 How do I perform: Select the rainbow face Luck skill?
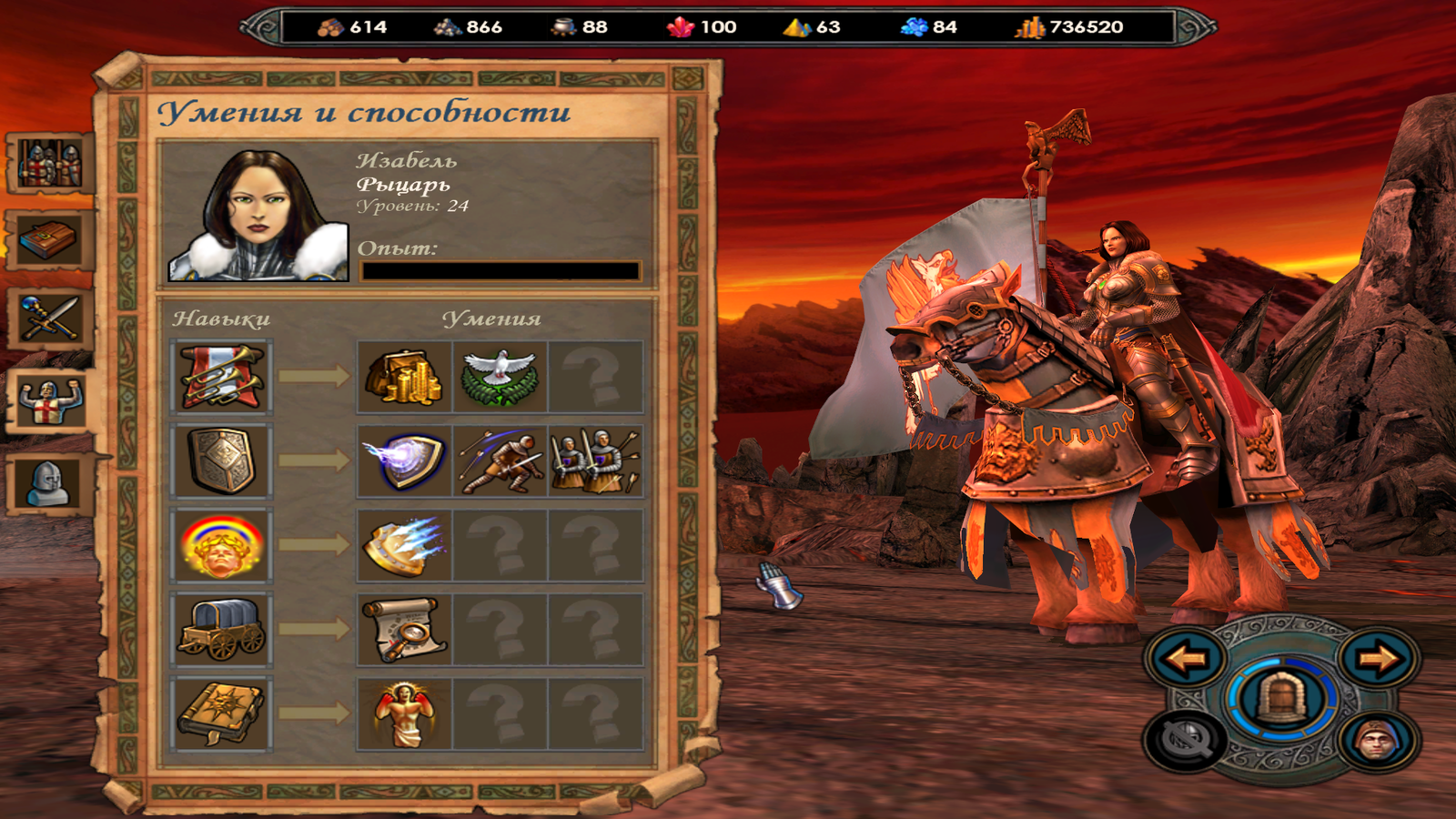221,545
